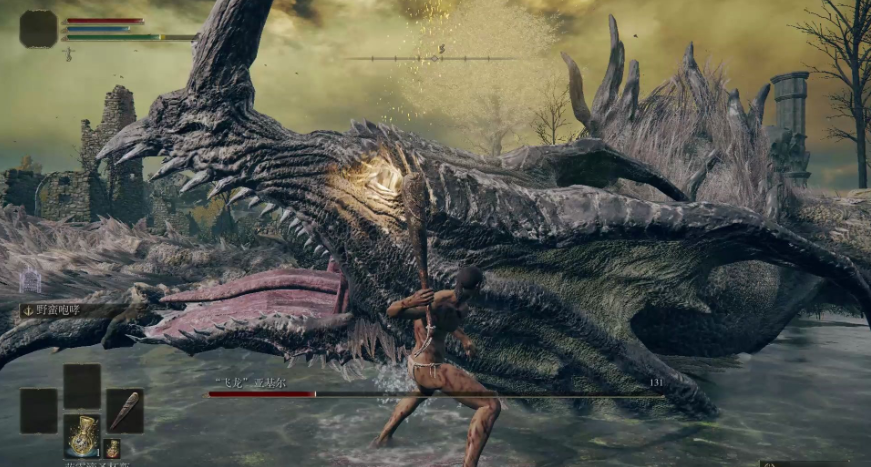Click the octagonal emblem beside the status bars
Screen dimensions: 871x467
[38, 29]
